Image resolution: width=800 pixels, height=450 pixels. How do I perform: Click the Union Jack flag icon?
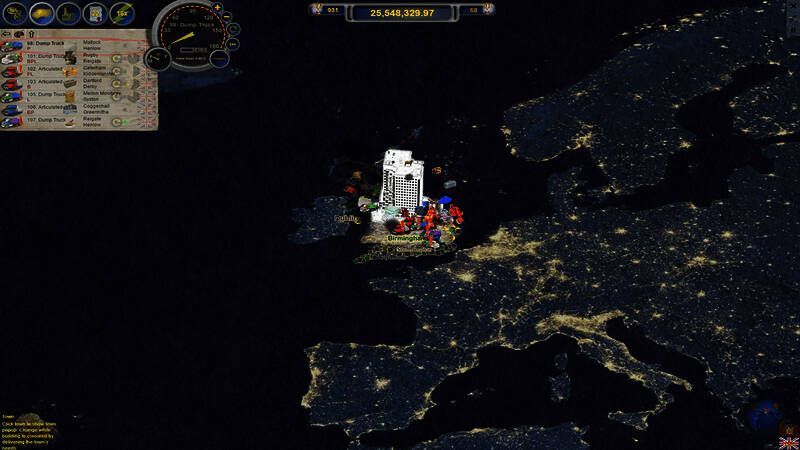pos(788,441)
